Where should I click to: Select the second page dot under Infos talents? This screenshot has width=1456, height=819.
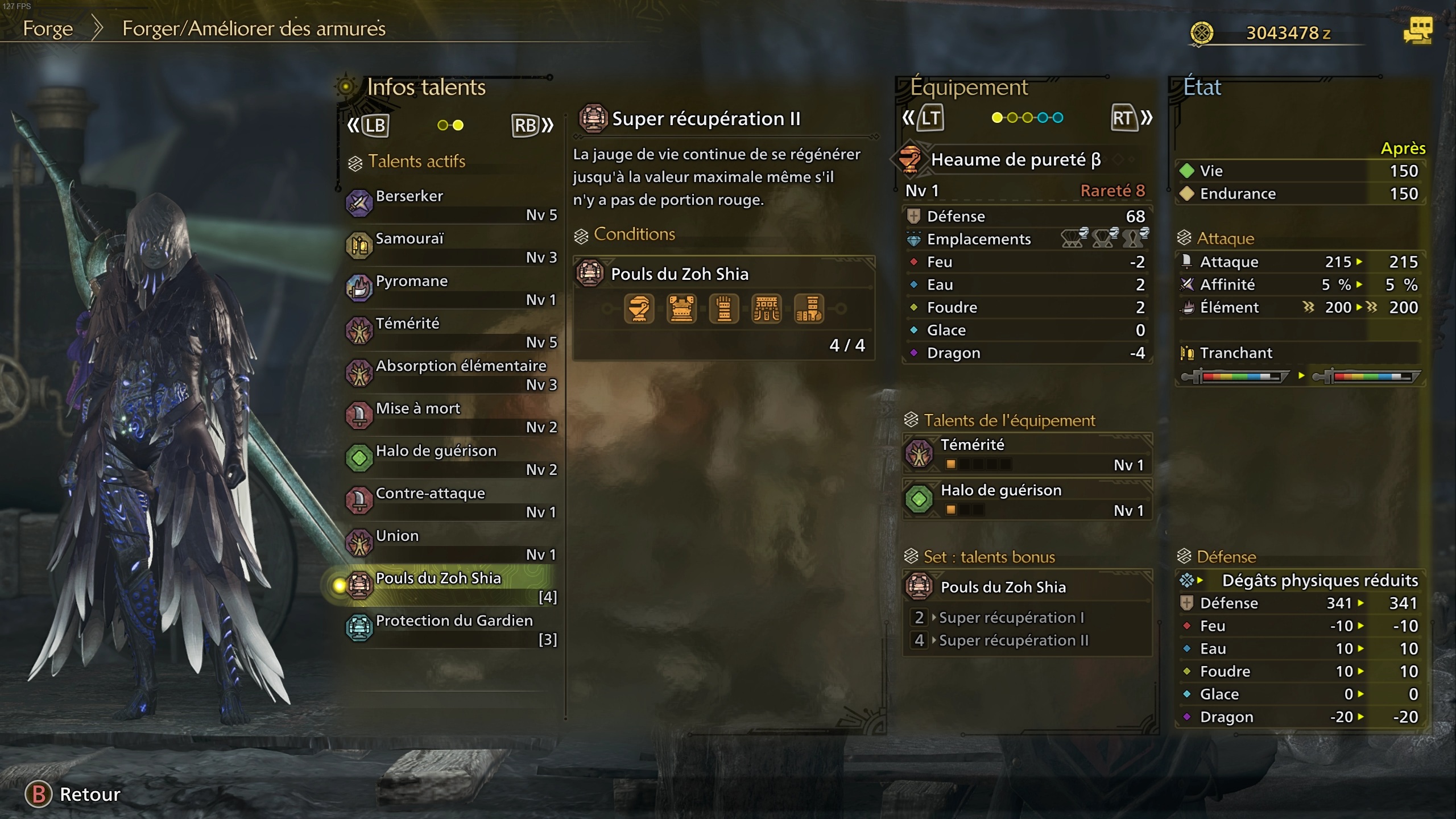click(x=458, y=125)
